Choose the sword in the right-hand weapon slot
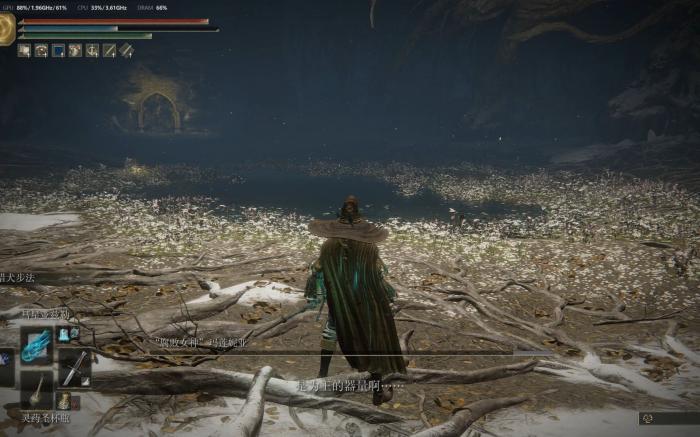Image resolution: width=700 pixels, height=437 pixels. point(75,367)
